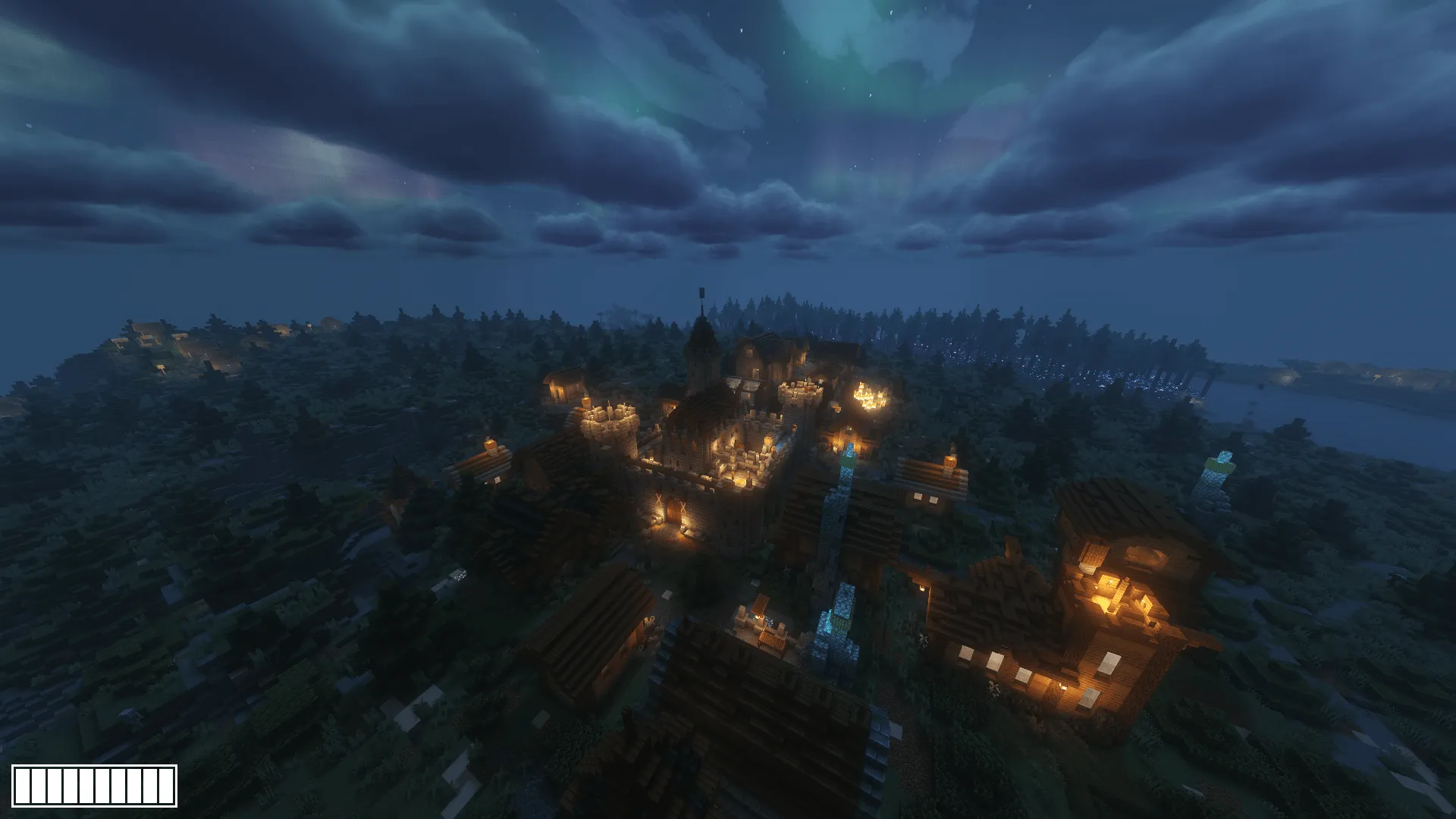Click the flag atop the central spire
The image size is (1456, 819).
click(701, 293)
